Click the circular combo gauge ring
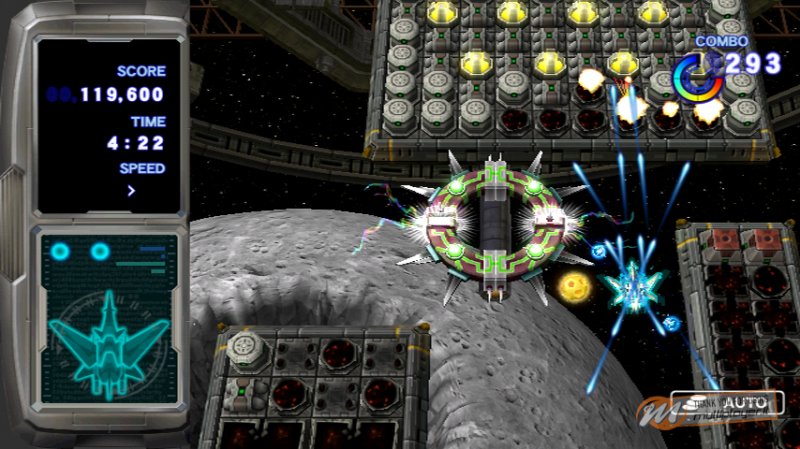Image resolution: width=800 pixels, height=449 pixels. click(698, 77)
